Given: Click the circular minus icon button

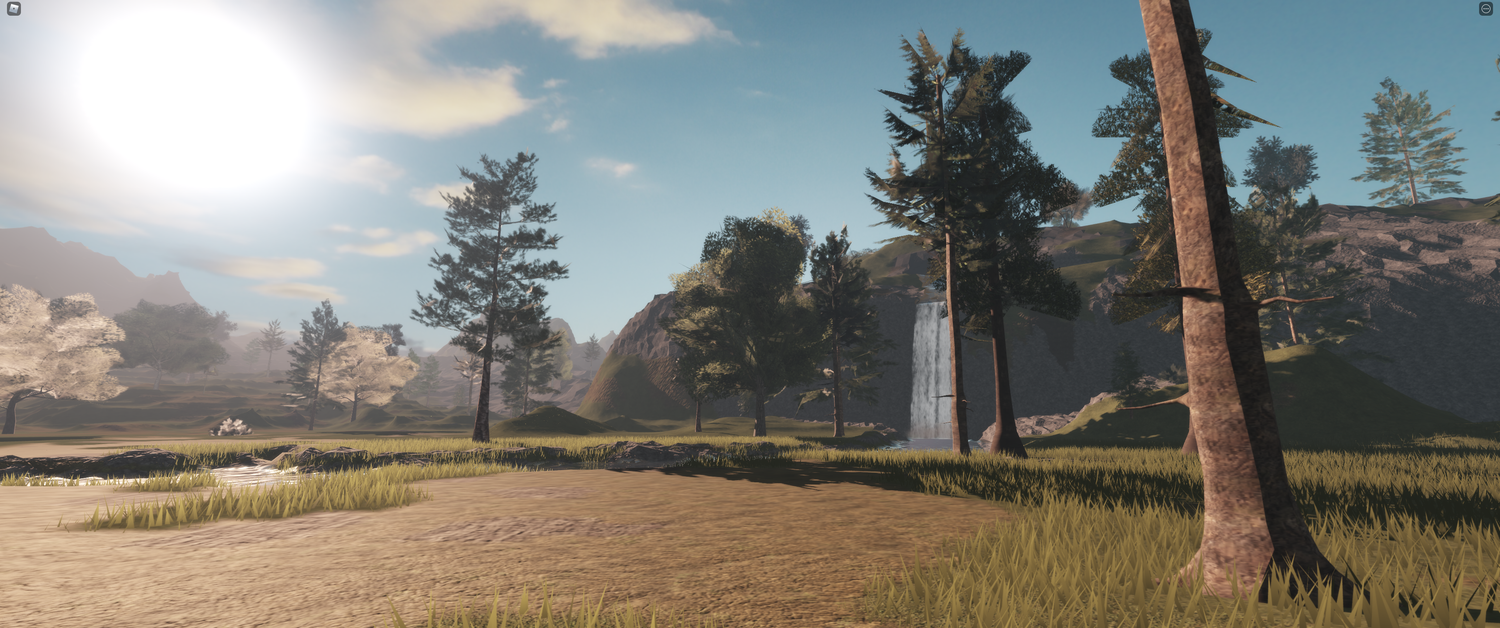Looking at the screenshot, I should [1485, 9].
